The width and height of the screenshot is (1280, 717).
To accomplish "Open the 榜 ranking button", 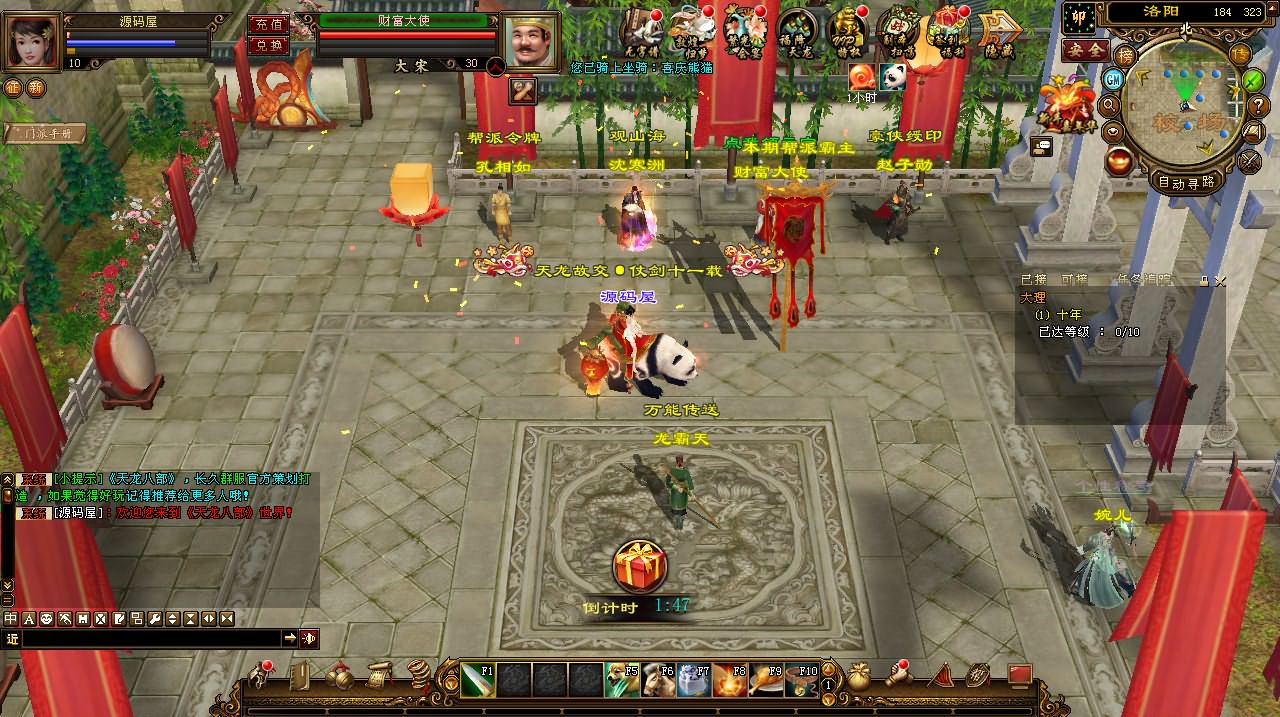I will pos(1127,55).
